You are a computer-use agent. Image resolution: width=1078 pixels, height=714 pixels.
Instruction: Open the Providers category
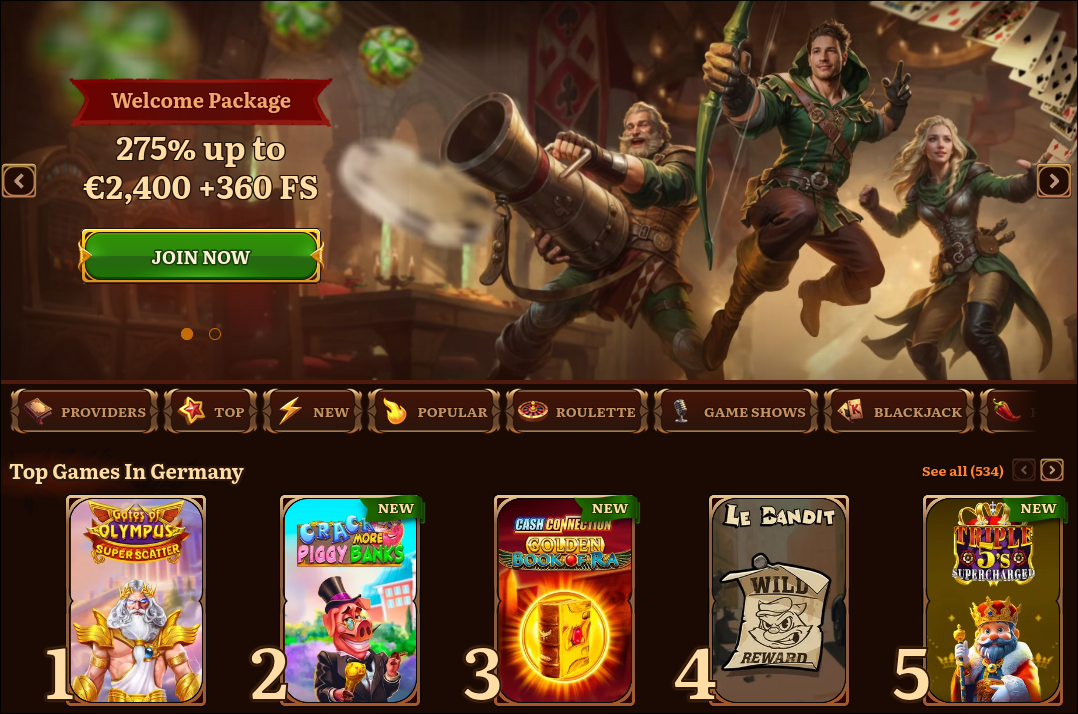[x=85, y=411]
